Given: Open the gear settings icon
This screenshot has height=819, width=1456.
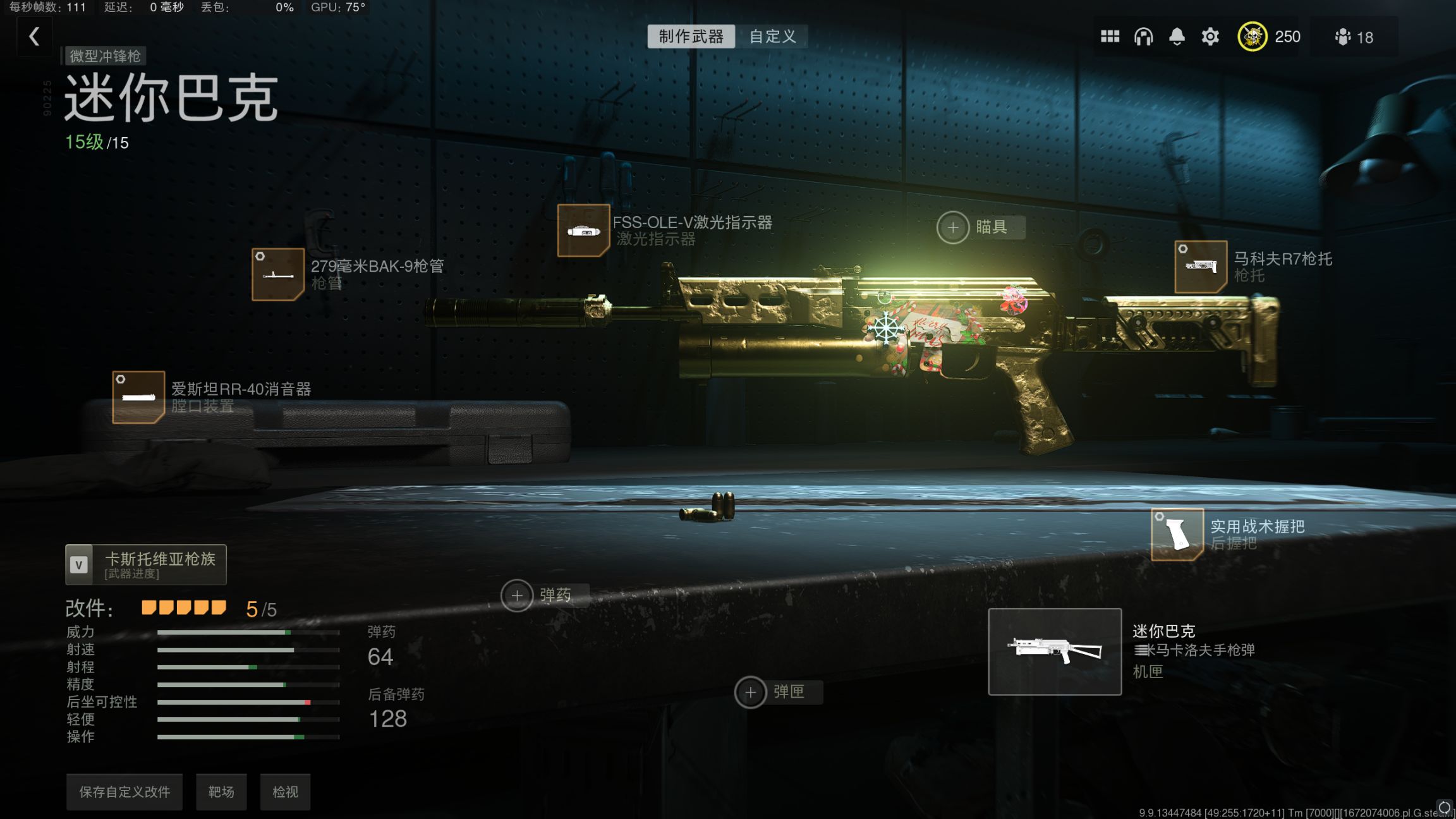Looking at the screenshot, I should (x=1210, y=37).
